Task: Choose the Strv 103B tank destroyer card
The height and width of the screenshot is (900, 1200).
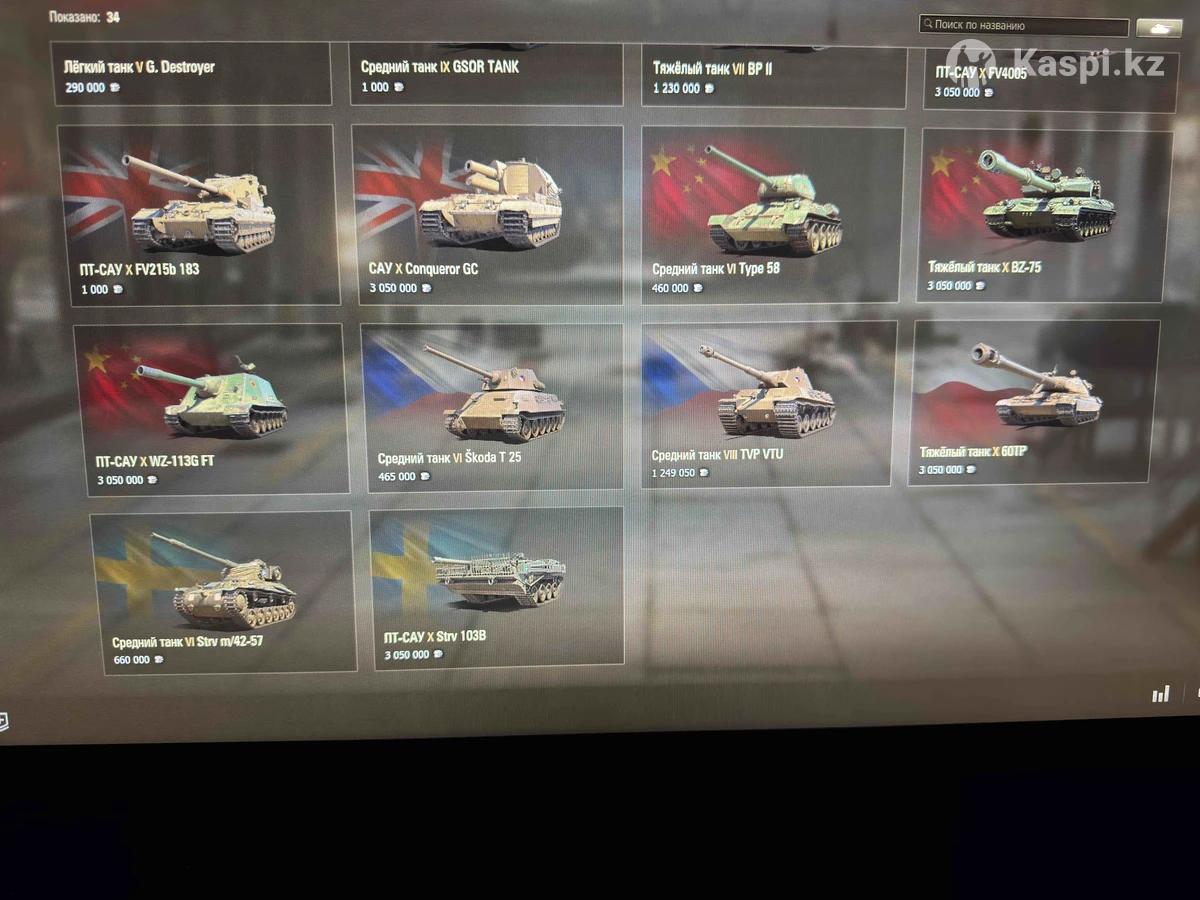Action: coord(497,588)
